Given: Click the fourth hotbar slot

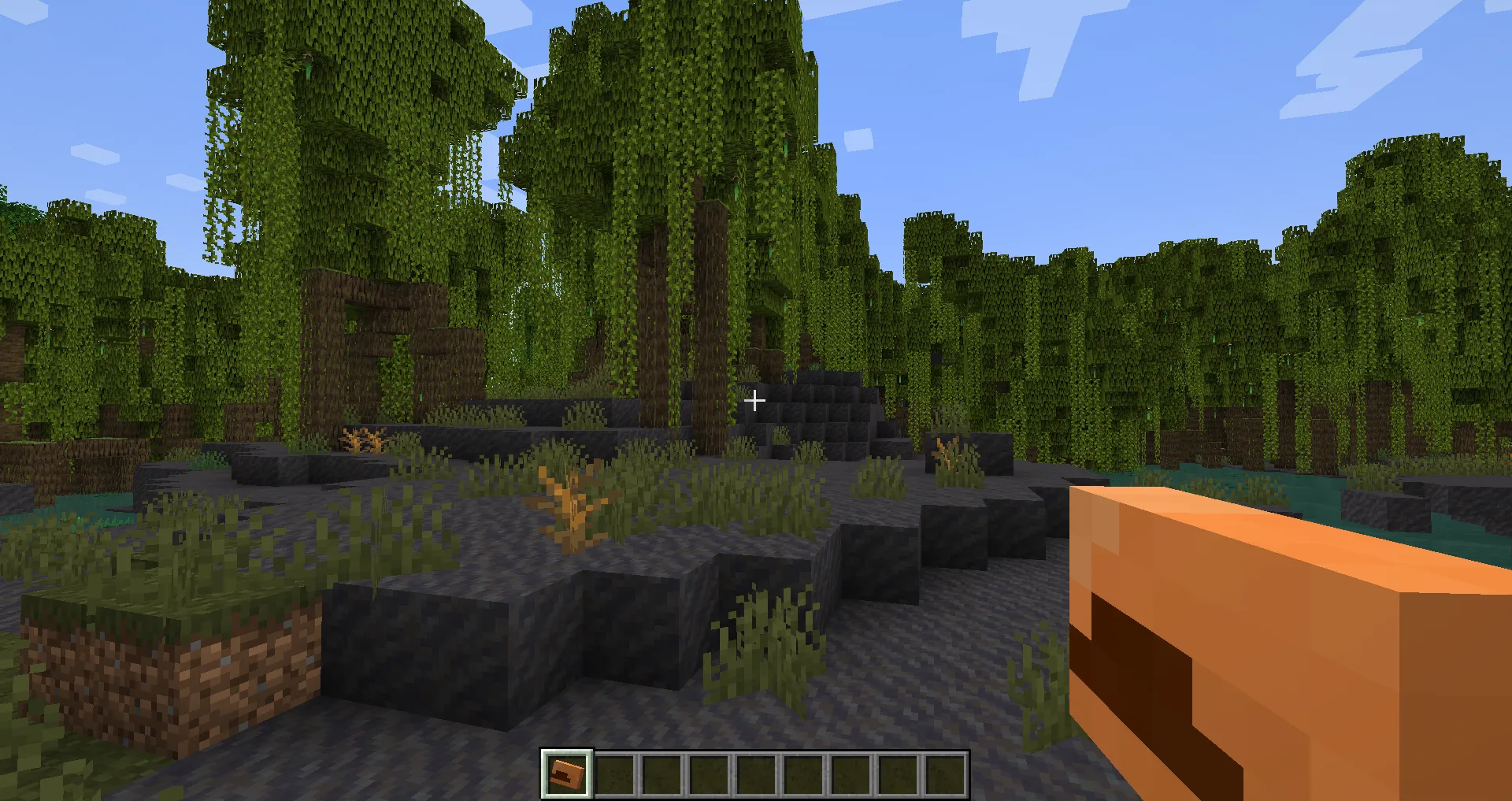Looking at the screenshot, I should [710, 773].
